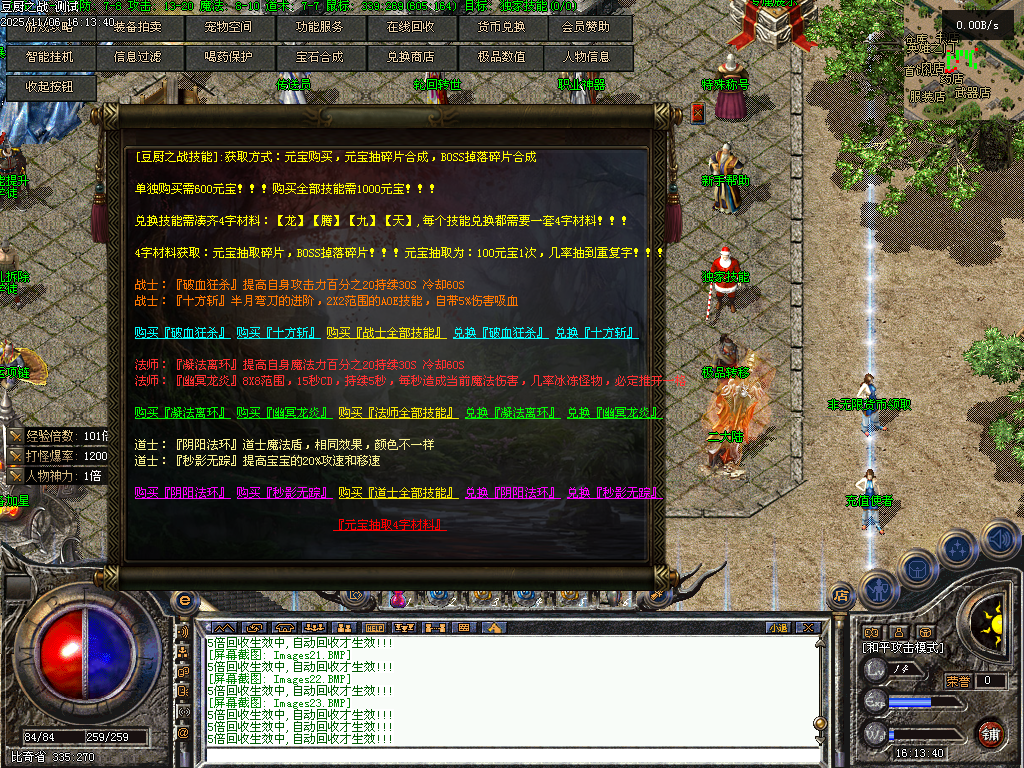Close the skill dialog scroll window
Viewport: 1024px width, 768px height.
click(697, 114)
